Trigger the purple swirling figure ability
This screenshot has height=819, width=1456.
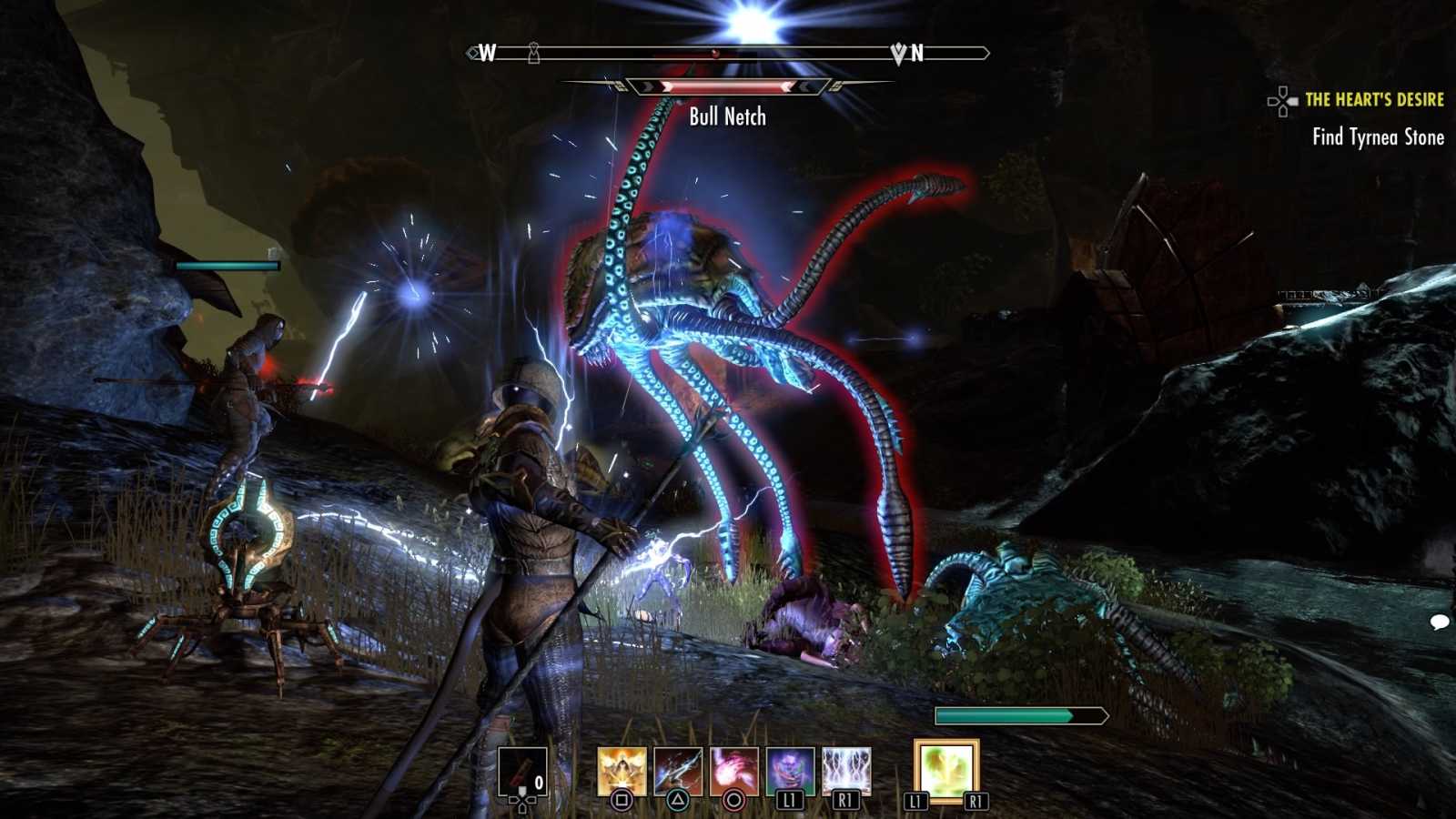click(x=790, y=771)
